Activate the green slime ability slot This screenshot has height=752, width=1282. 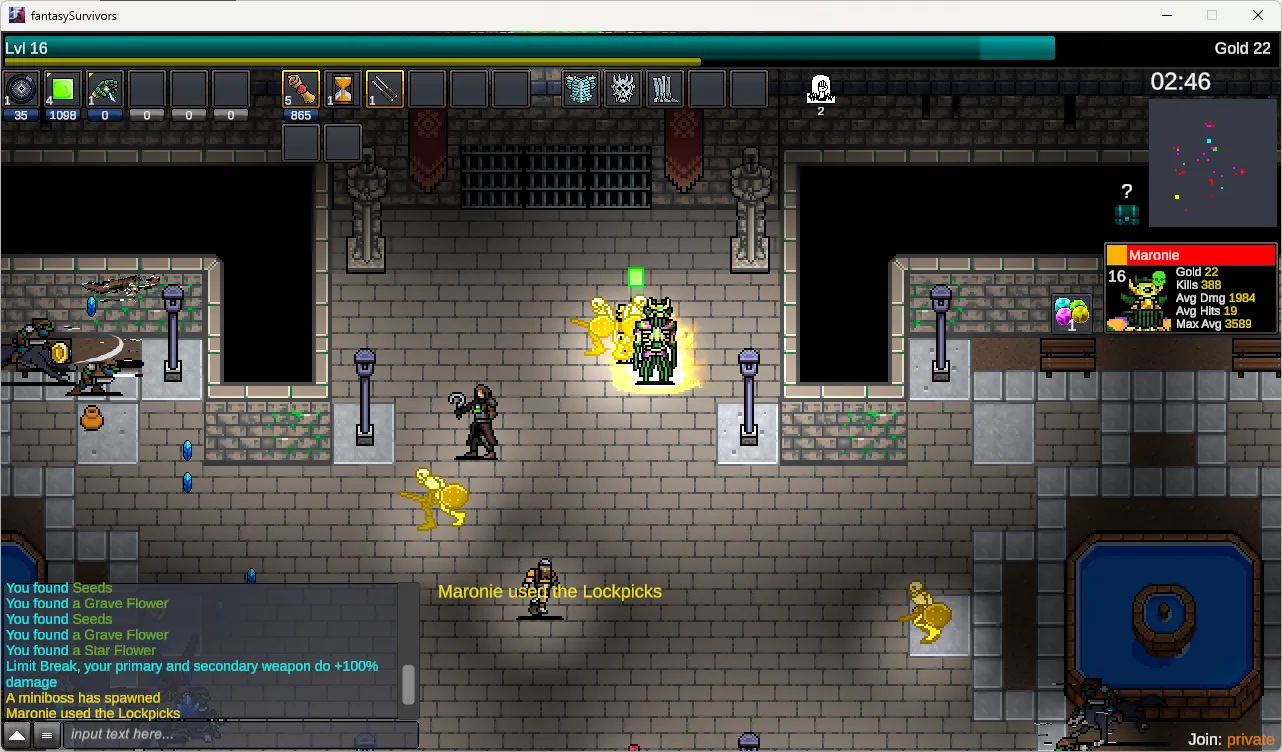coord(63,89)
